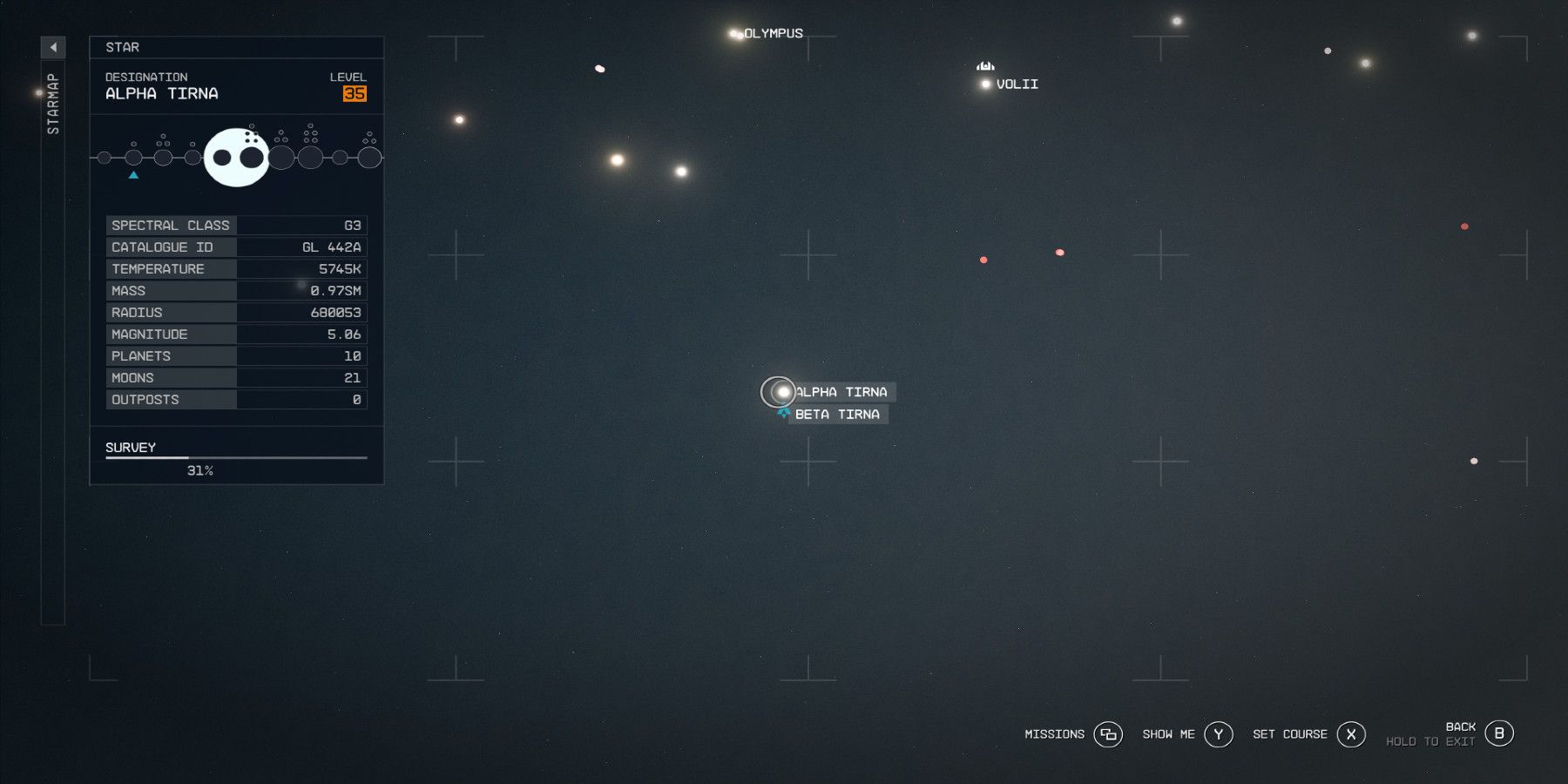The height and width of the screenshot is (784, 1568).
Task: Collapse the star info panel with the left arrow
Action: click(52, 47)
